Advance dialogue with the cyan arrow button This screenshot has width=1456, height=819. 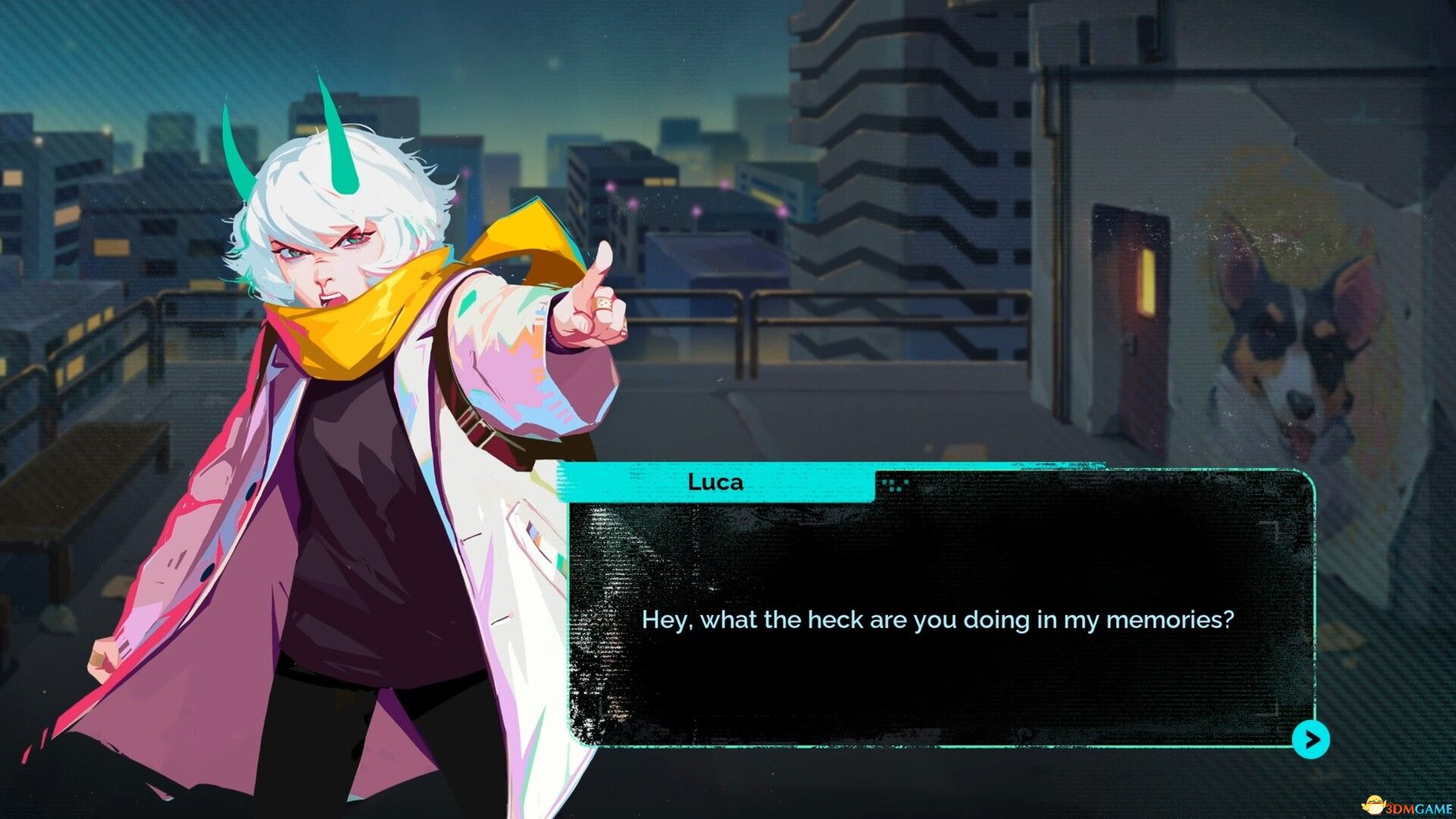click(x=1310, y=739)
